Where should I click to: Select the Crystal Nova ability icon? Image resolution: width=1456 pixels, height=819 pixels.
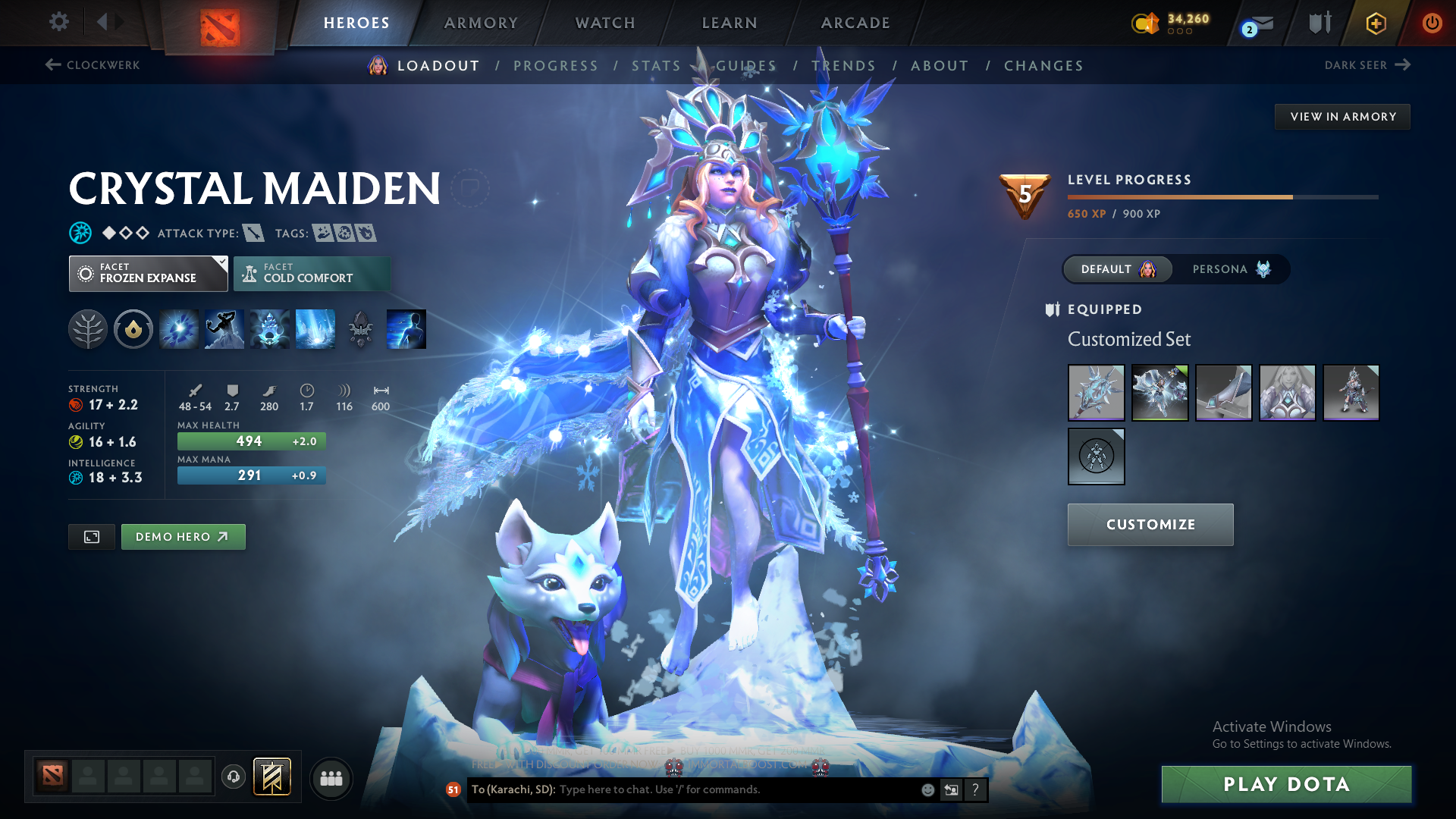178,329
